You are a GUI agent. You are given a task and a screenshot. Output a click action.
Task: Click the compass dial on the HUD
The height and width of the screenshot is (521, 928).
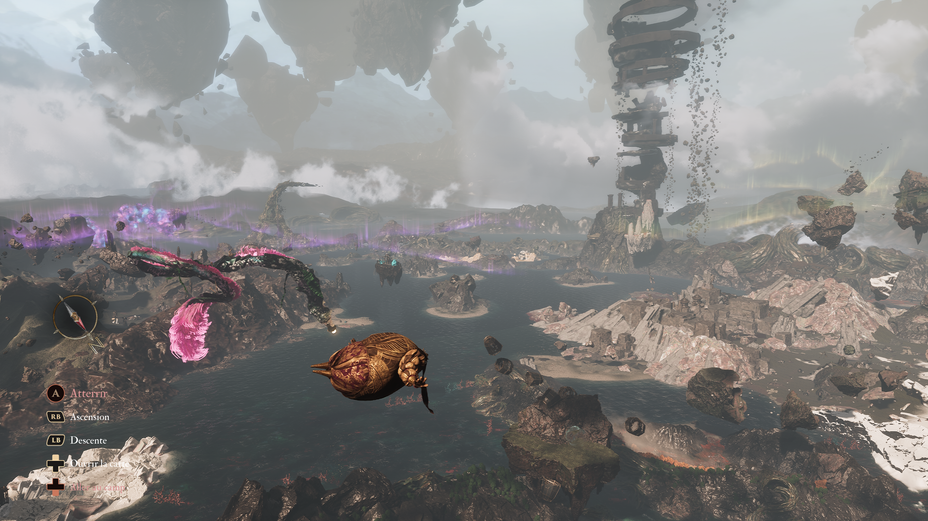75,317
